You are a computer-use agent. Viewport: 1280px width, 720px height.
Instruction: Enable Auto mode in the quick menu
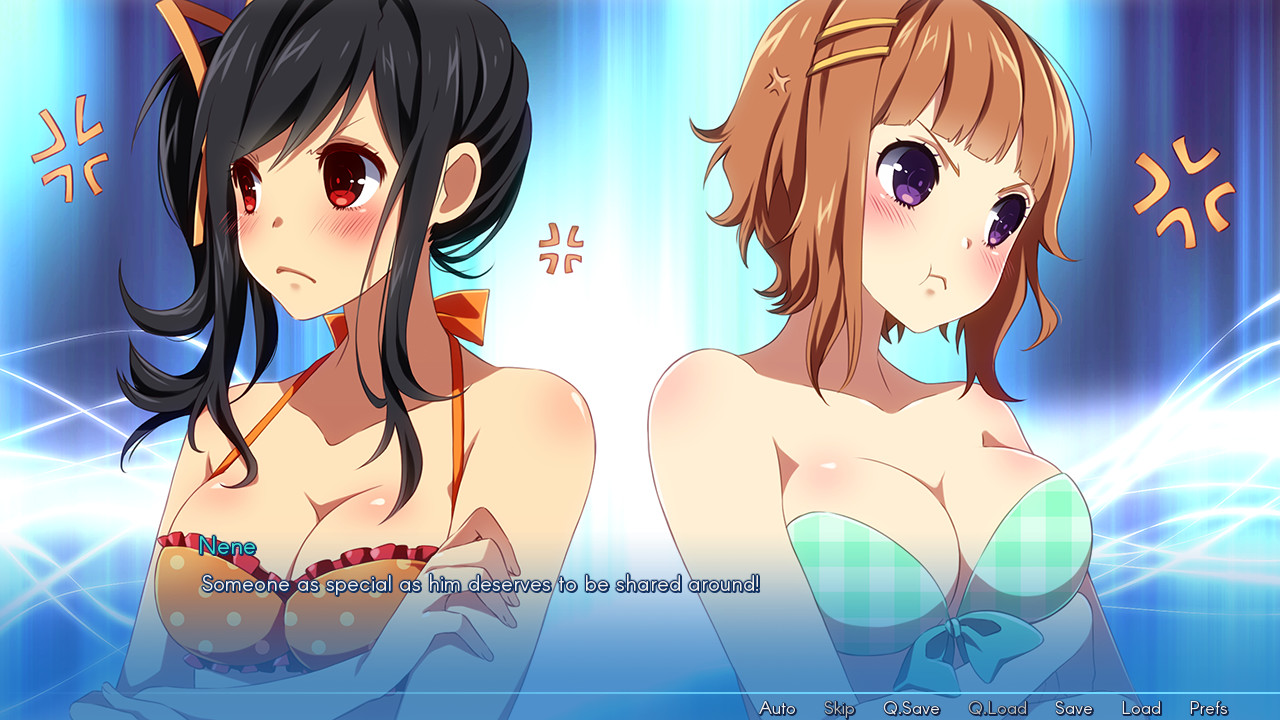[775, 707]
